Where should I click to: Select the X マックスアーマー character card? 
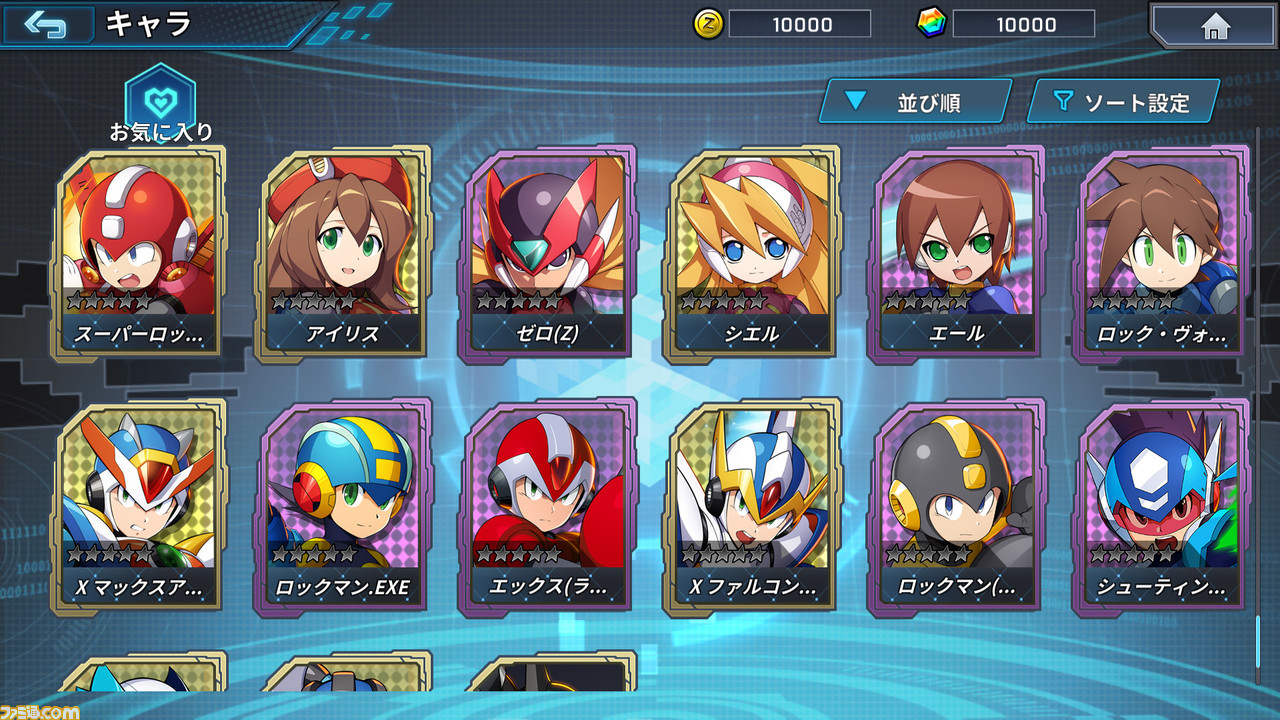pos(140,508)
